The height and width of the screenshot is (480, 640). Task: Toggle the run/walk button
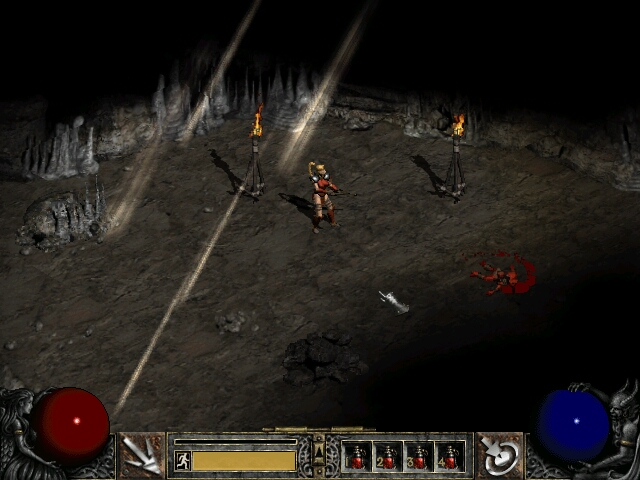(182, 460)
